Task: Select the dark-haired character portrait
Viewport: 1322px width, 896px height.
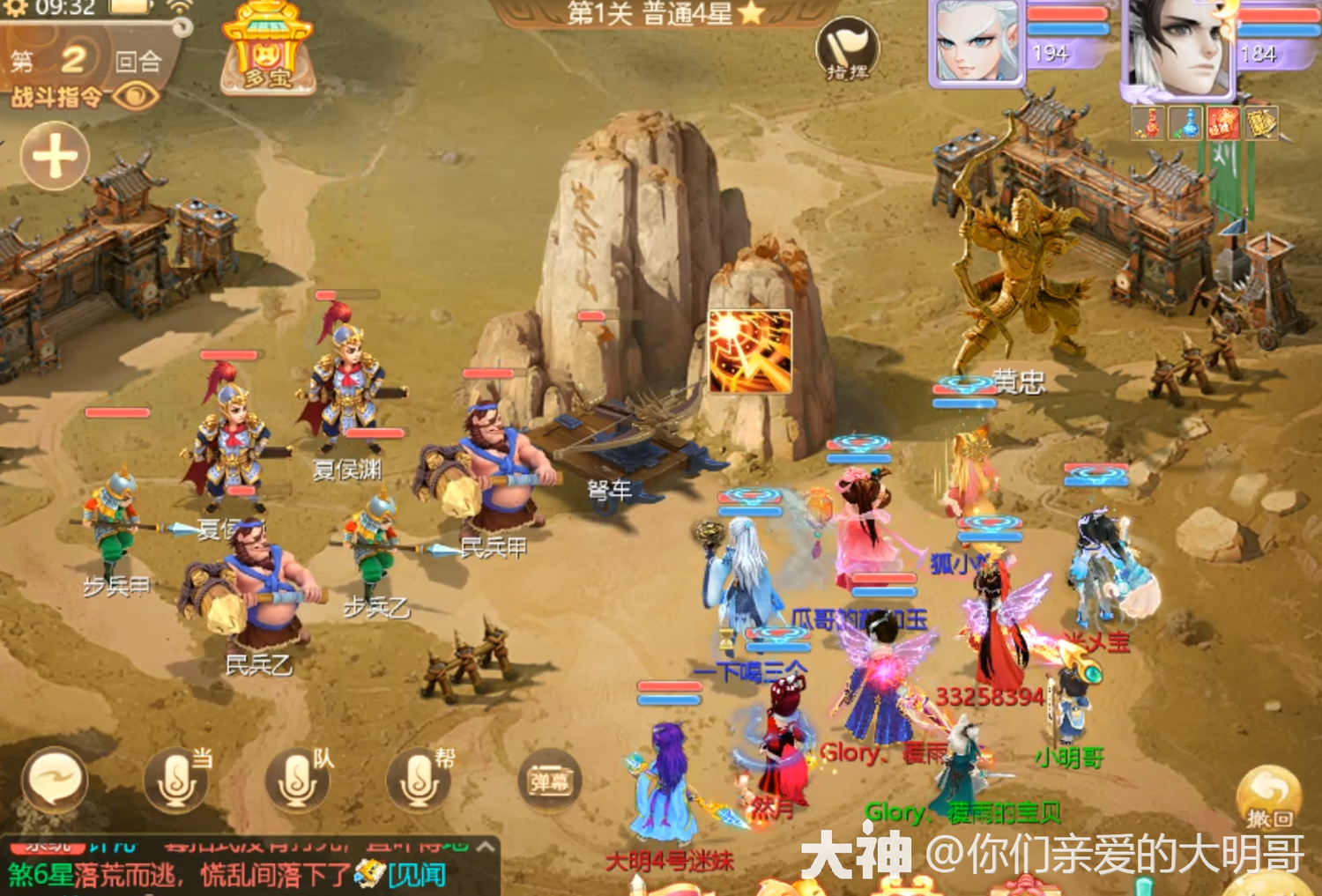Action: coord(1177,46)
